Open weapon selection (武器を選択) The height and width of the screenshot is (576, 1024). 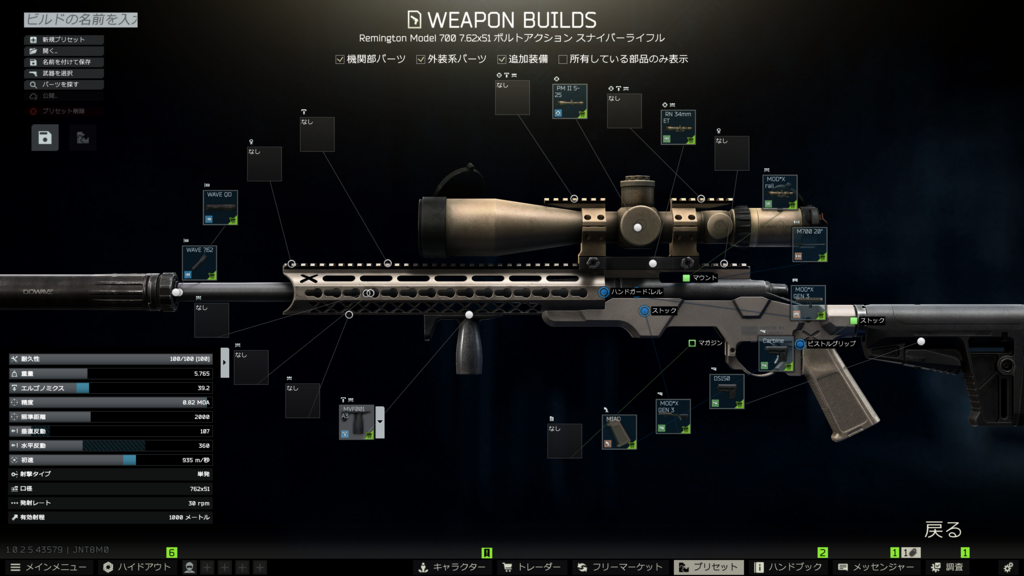(64, 73)
